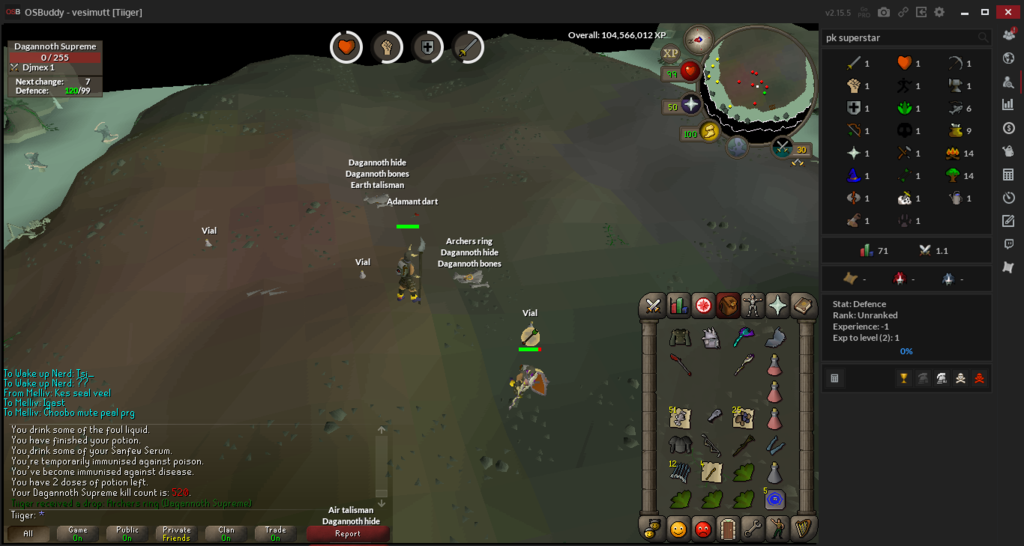Toggle the Public chat filter
This screenshot has width=1024, height=546.
(x=127, y=533)
